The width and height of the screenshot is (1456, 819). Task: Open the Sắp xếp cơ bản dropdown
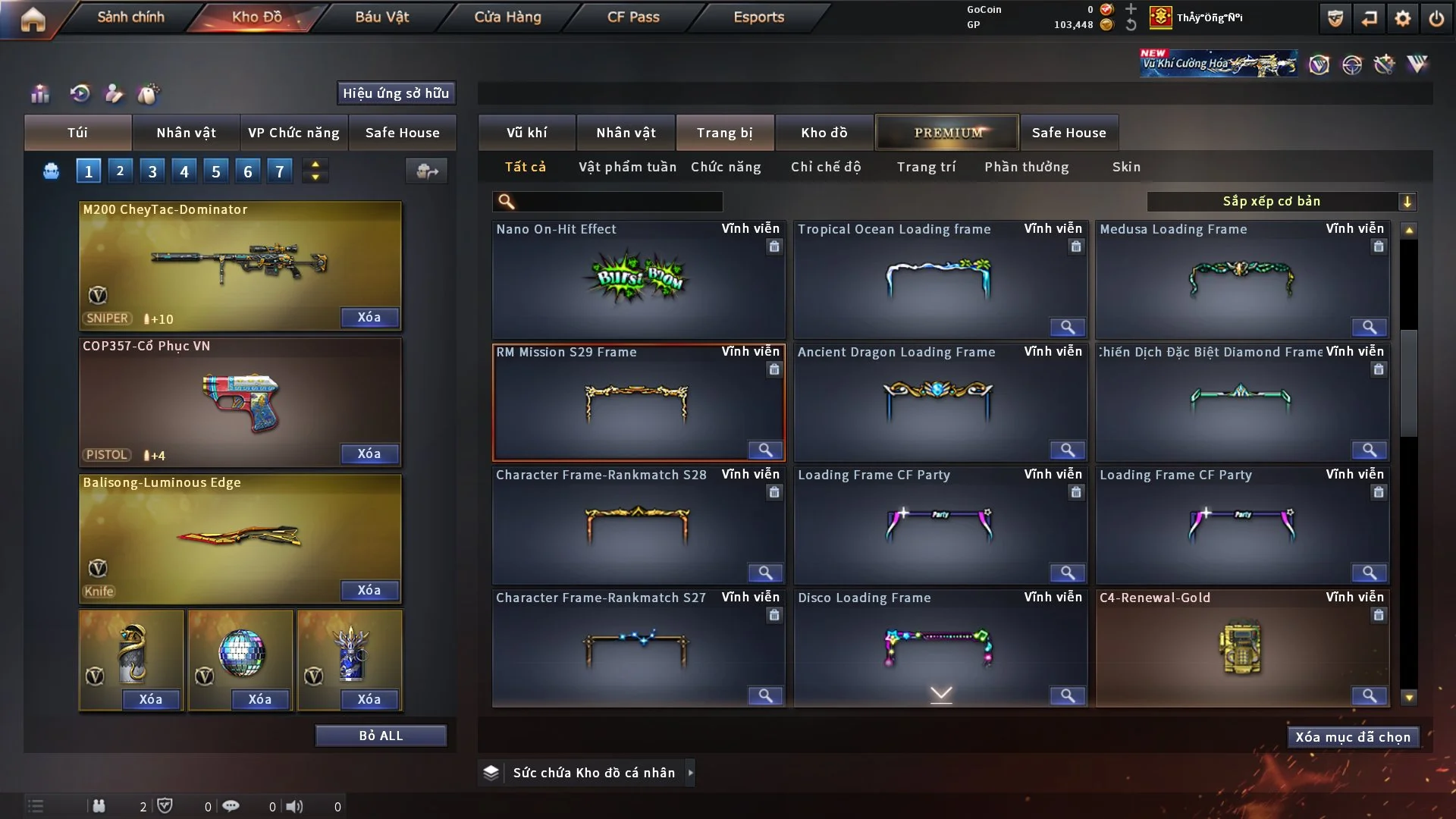point(1281,202)
